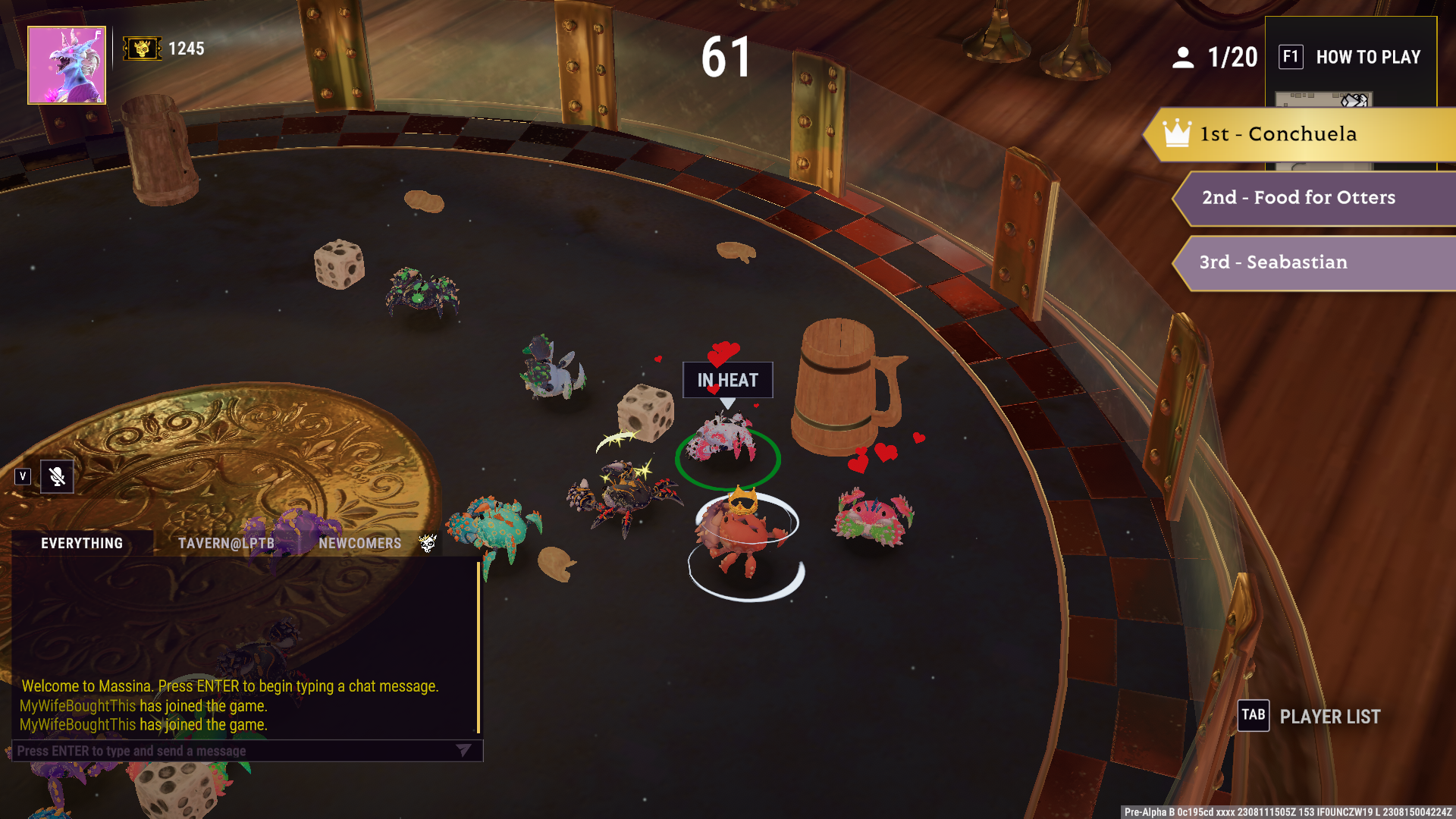Image resolution: width=1456 pixels, height=819 pixels.
Task: Send the chat message with arrow icon
Action: click(x=463, y=750)
